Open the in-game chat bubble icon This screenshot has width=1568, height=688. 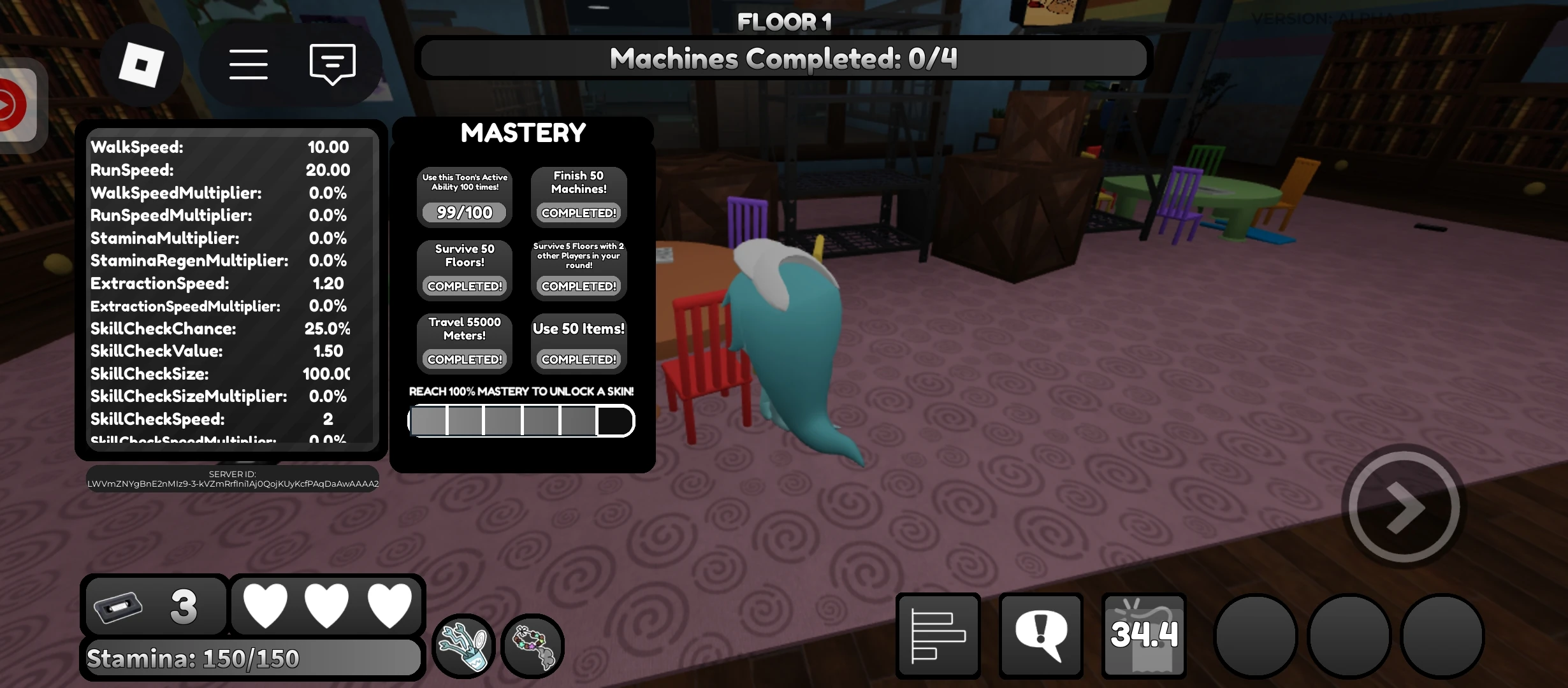pos(332,64)
